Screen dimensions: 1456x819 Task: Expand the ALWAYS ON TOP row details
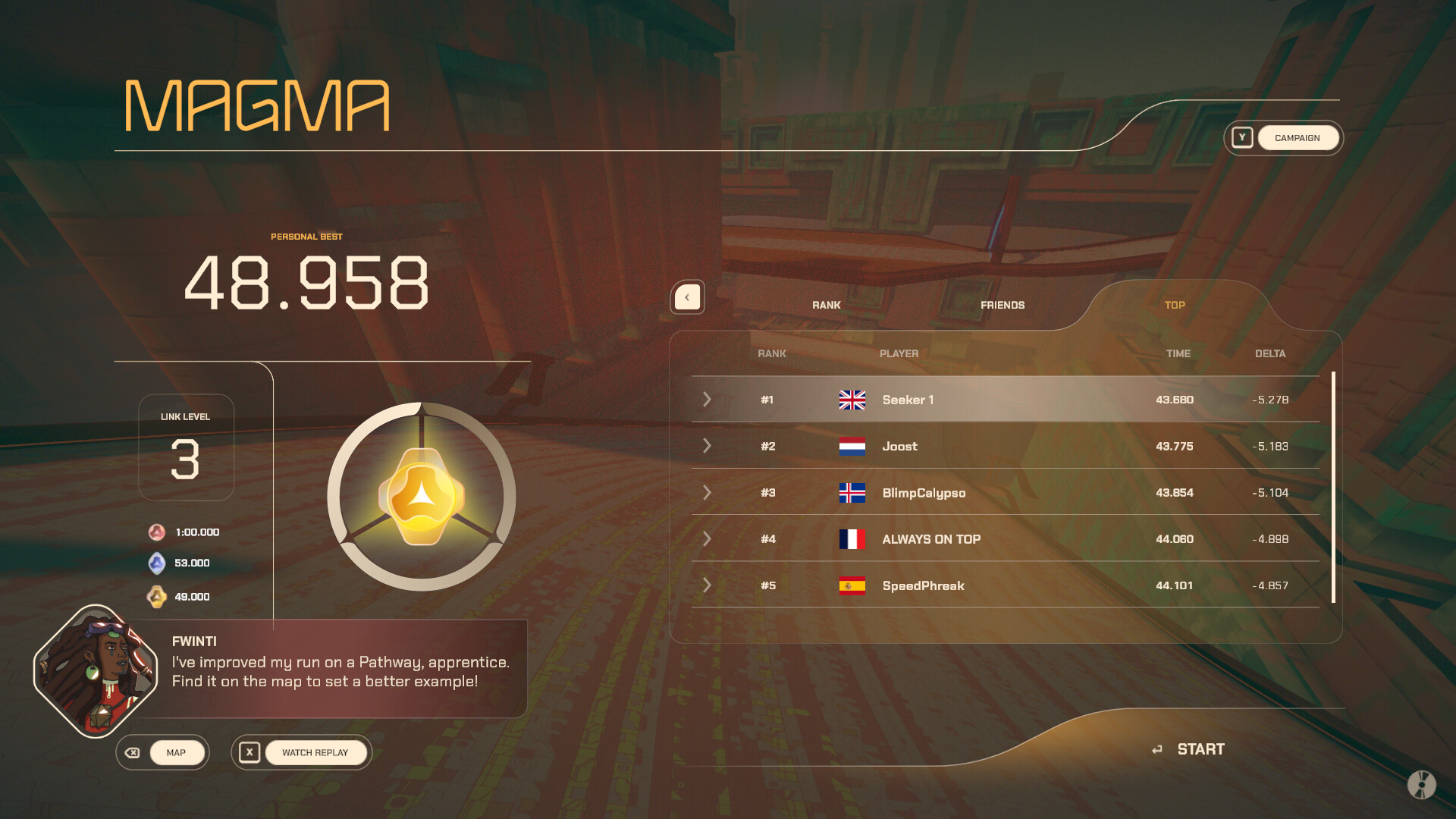pos(707,539)
